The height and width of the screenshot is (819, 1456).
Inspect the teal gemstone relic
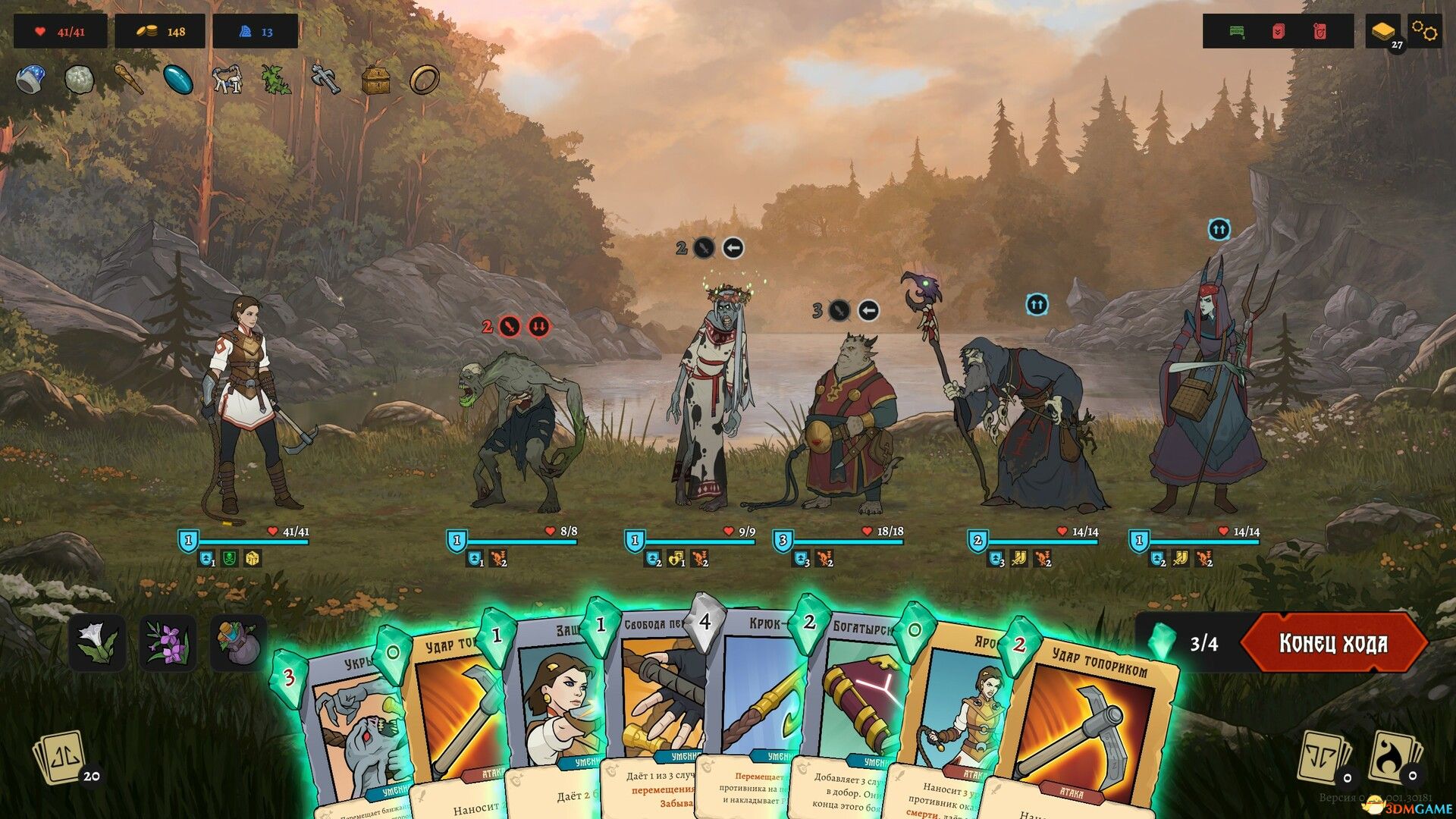178,79
